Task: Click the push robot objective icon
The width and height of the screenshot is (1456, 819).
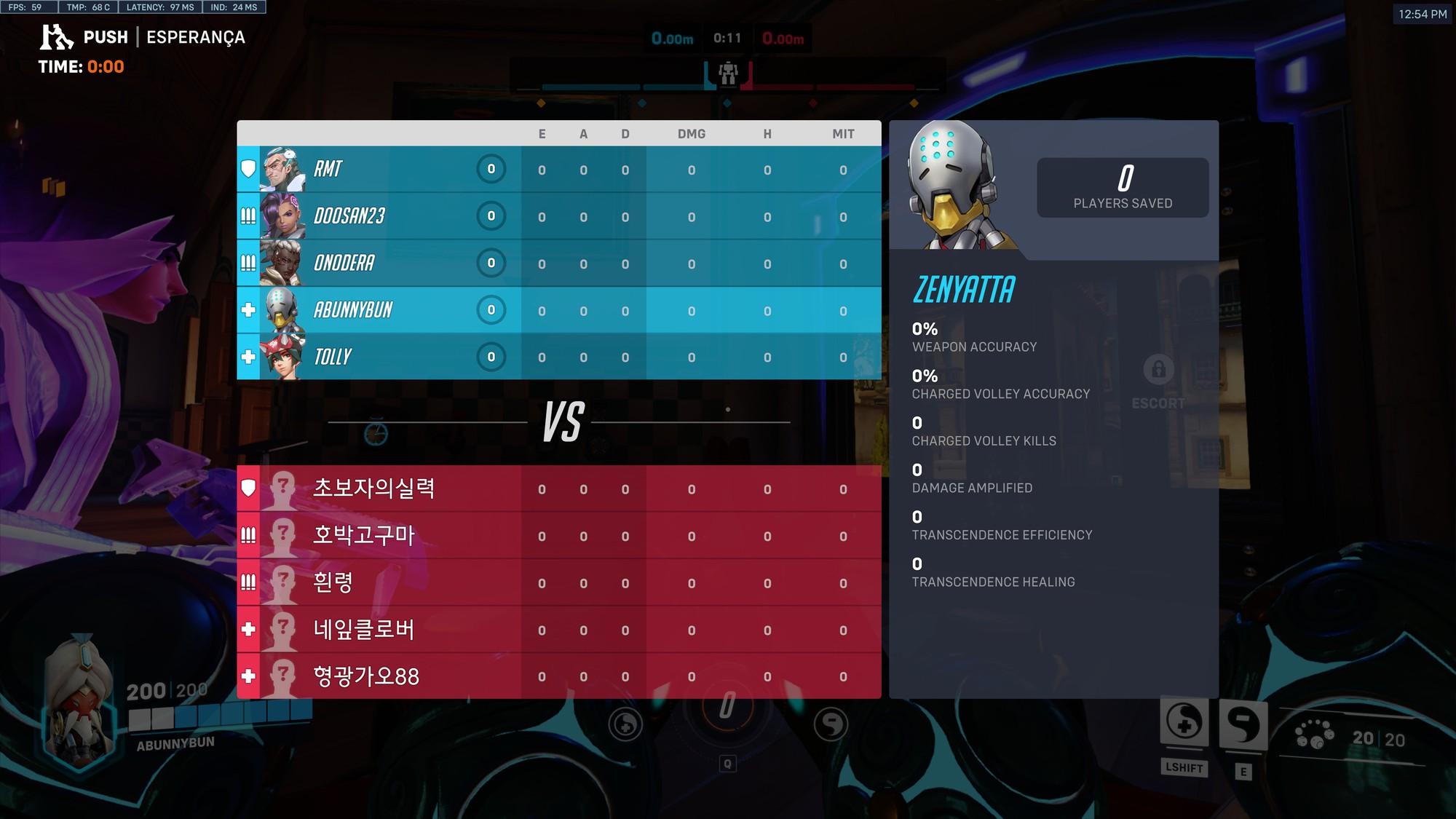Action: point(728,73)
